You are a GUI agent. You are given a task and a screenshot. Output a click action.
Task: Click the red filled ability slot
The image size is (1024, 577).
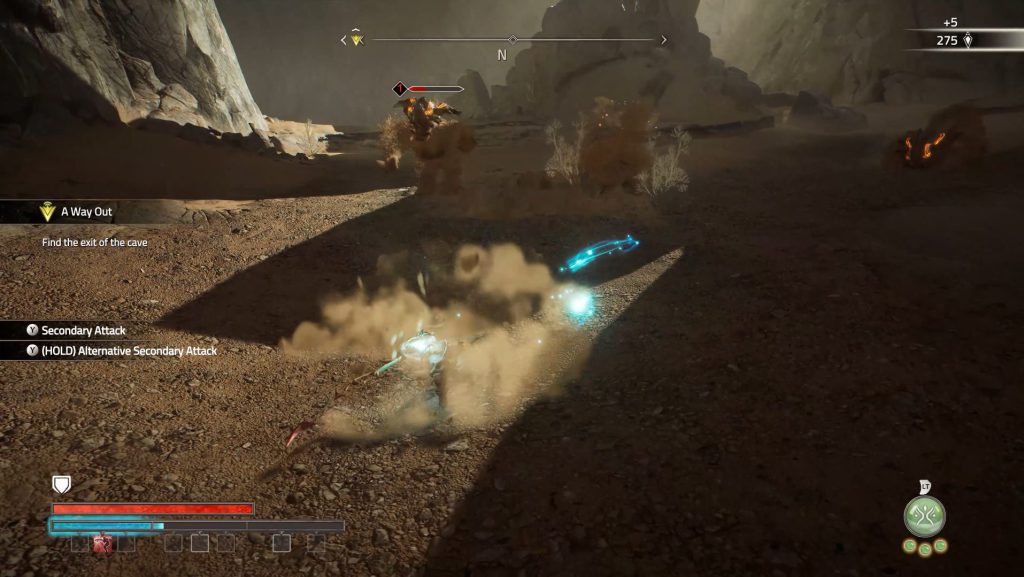click(x=101, y=543)
